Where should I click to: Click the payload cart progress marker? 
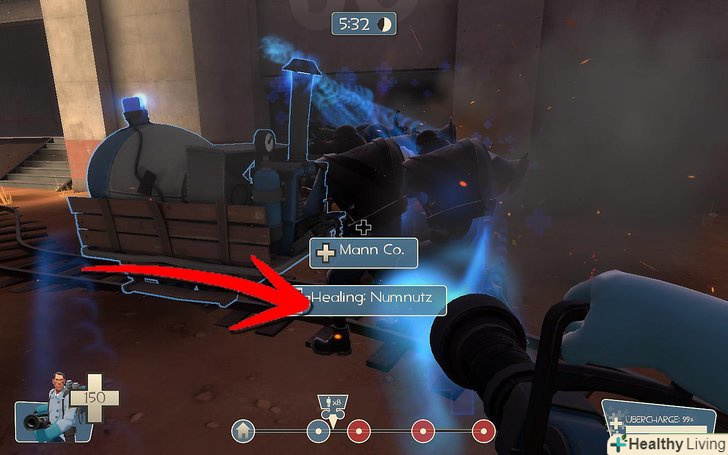click(329, 407)
